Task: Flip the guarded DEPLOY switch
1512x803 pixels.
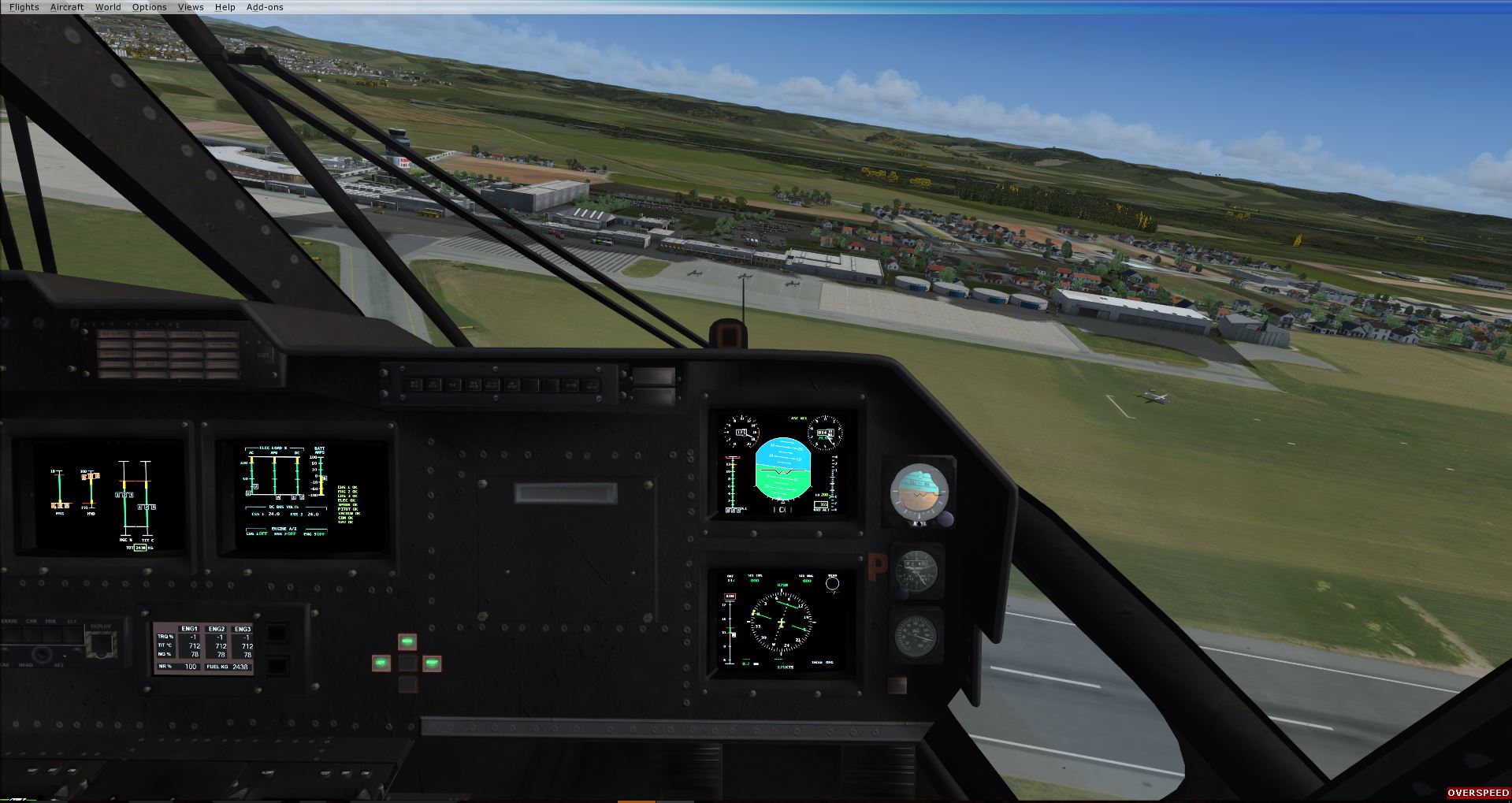Action: point(101,646)
